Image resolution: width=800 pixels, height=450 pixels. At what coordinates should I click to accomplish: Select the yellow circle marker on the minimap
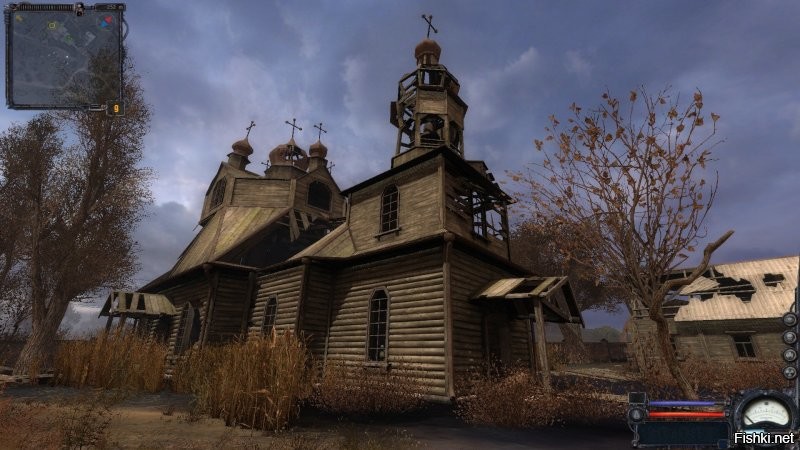point(52,24)
